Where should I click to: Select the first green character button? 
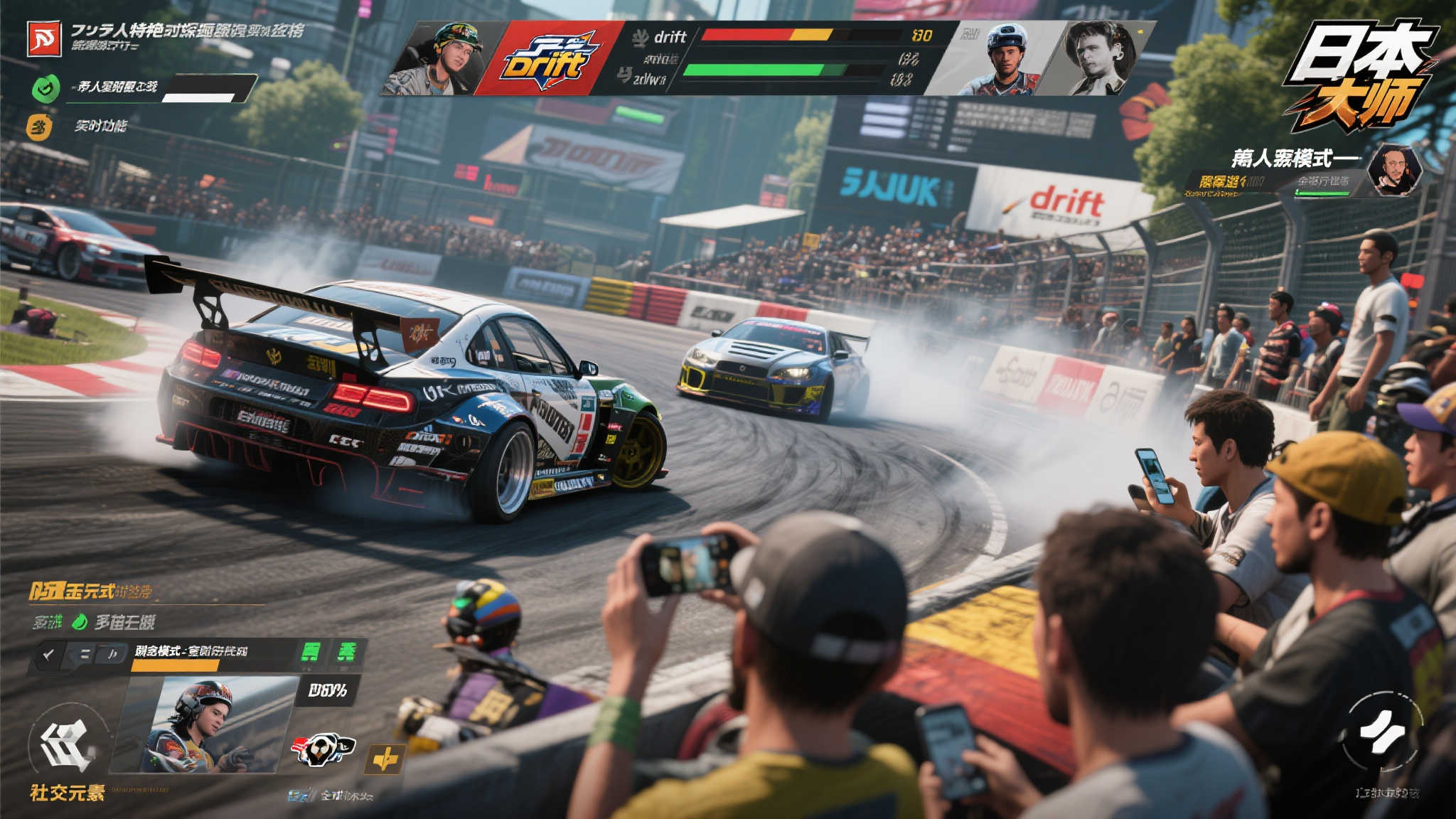pos(311,651)
